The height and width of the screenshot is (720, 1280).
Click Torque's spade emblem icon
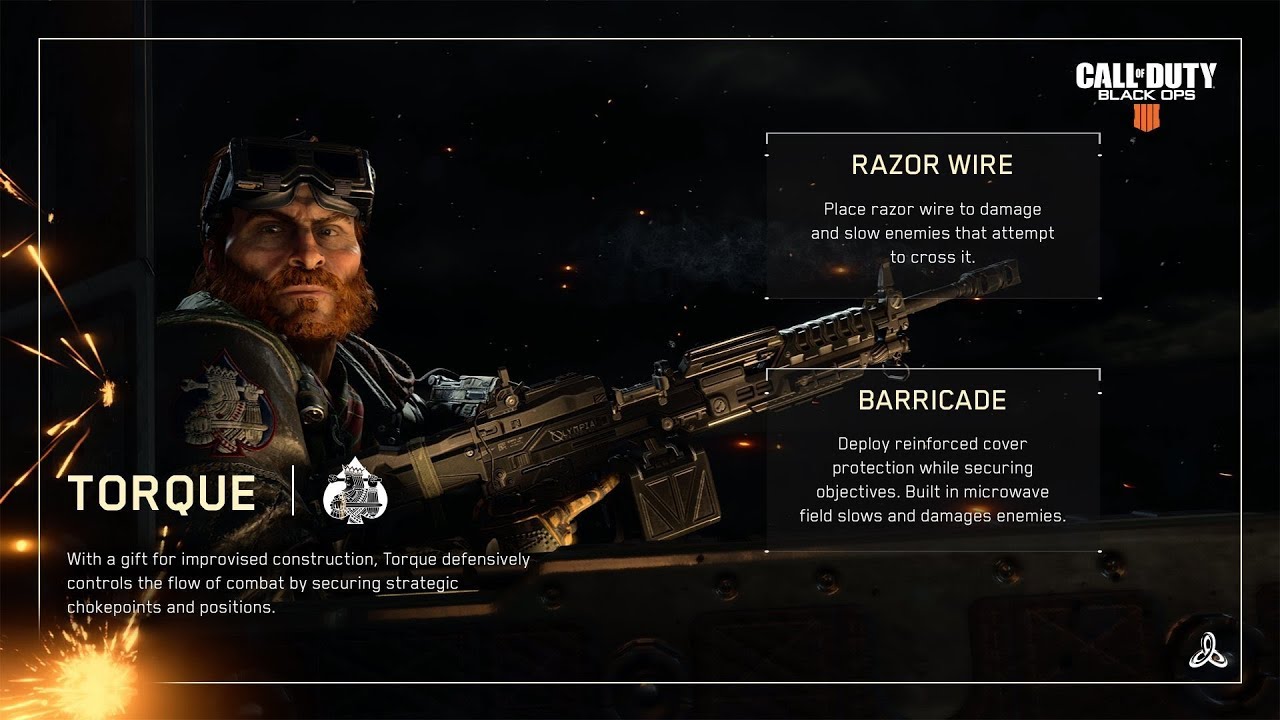click(355, 490)
